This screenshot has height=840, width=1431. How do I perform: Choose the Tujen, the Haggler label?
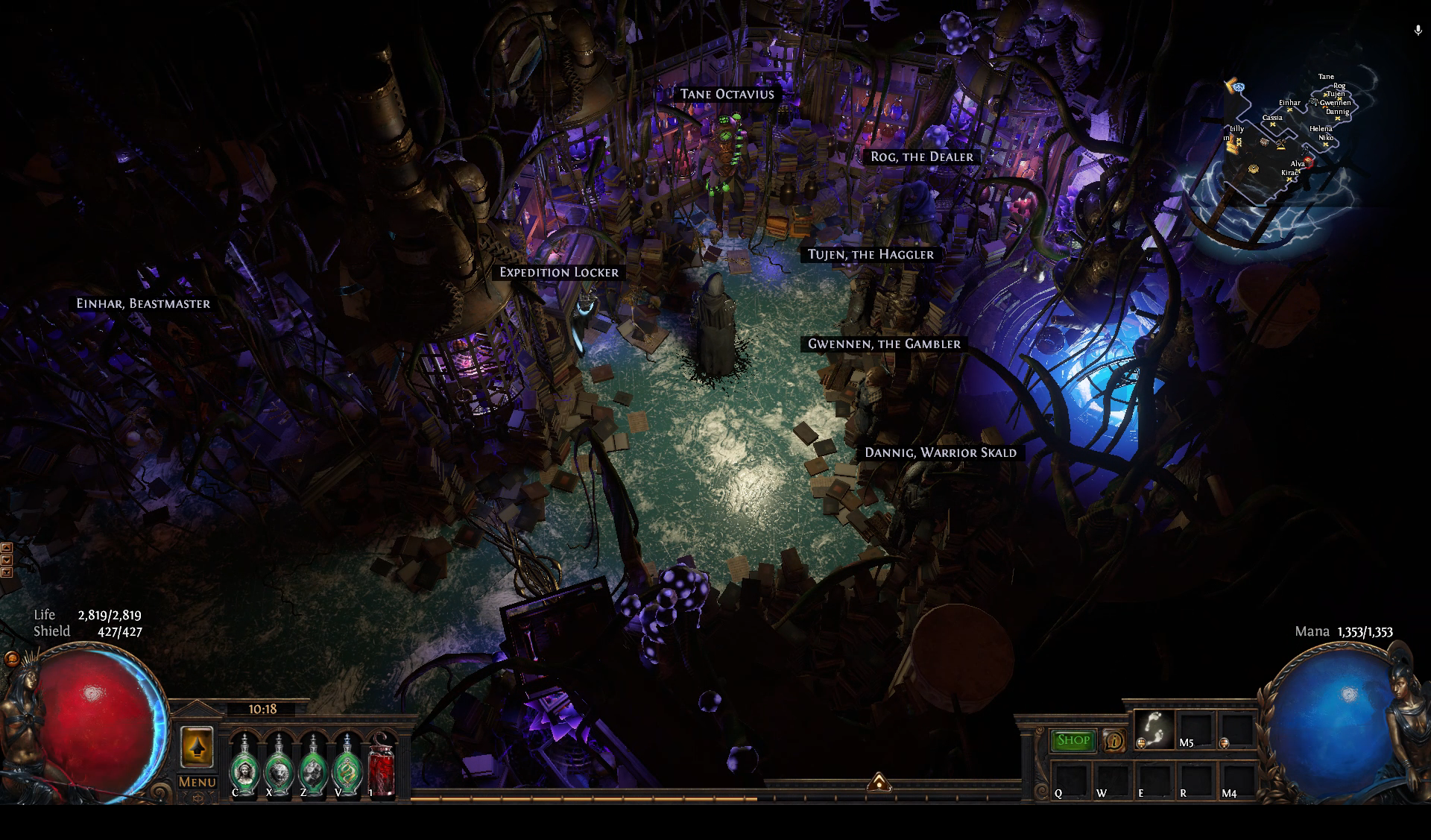point(871,254)
